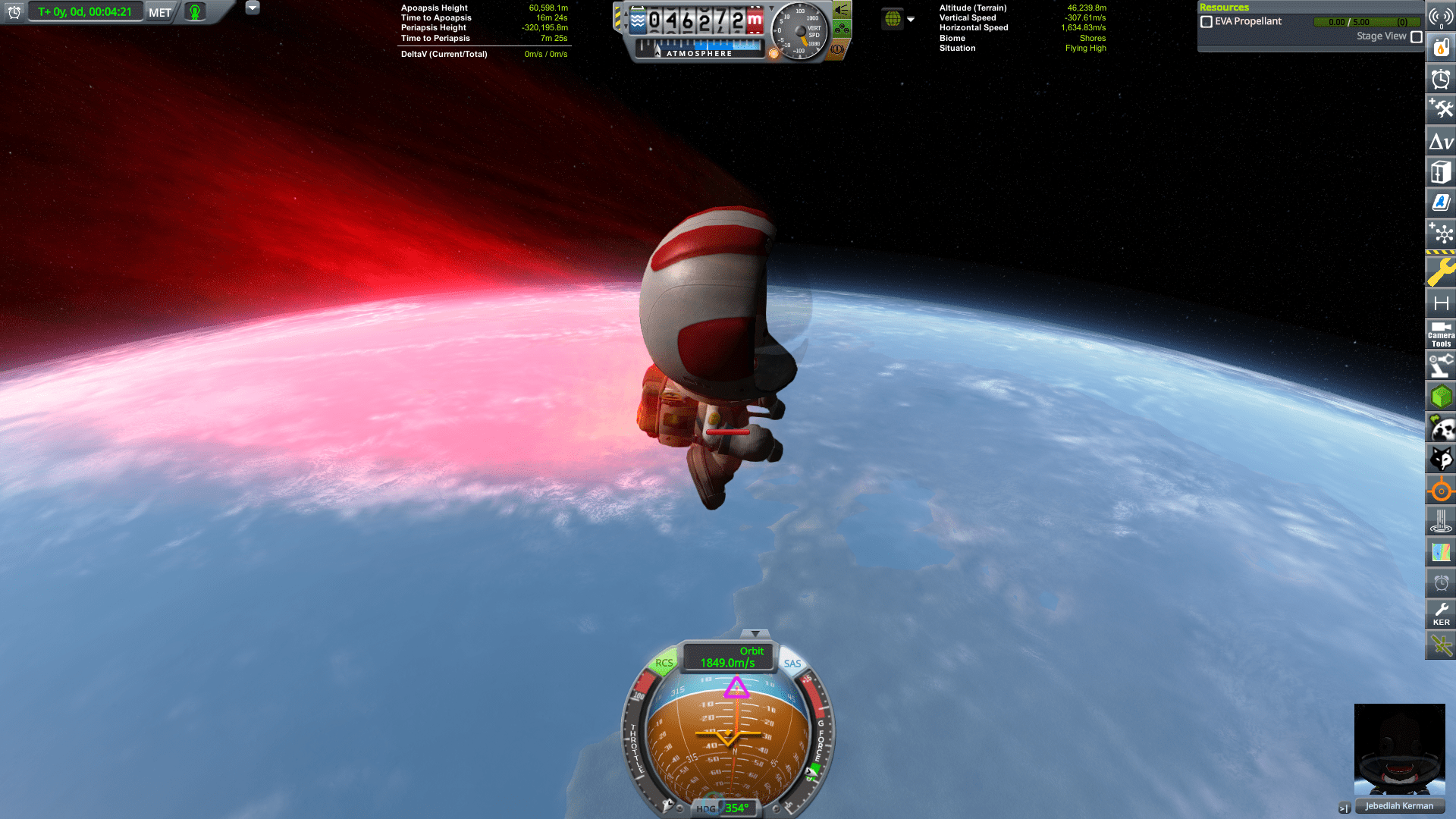Collapse the crew portrait with the arrow button
The height and width of the screenshot is (819, 1456).
coord(1343,807)
